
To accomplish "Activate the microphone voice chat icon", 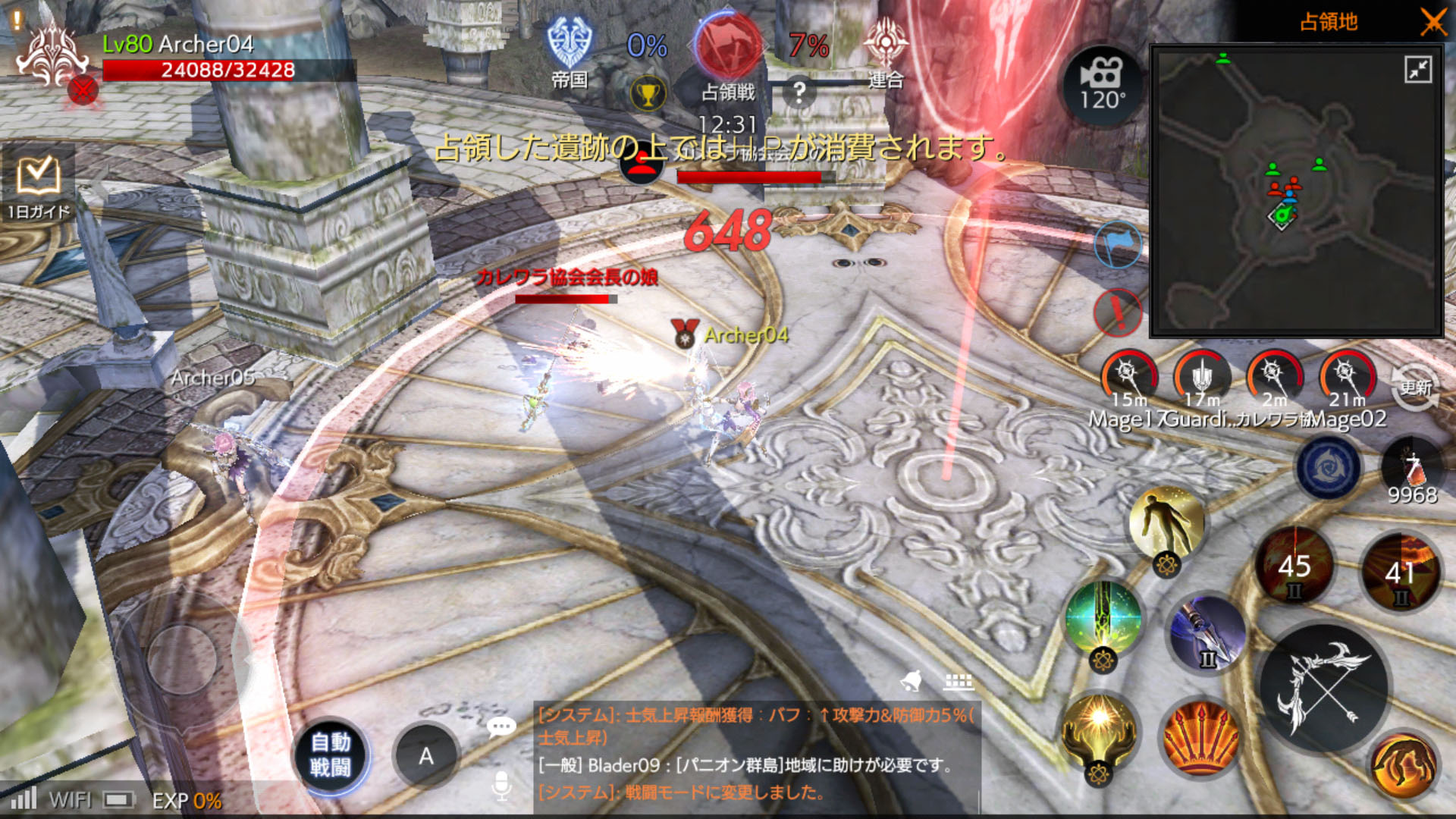I will [501, 786].
